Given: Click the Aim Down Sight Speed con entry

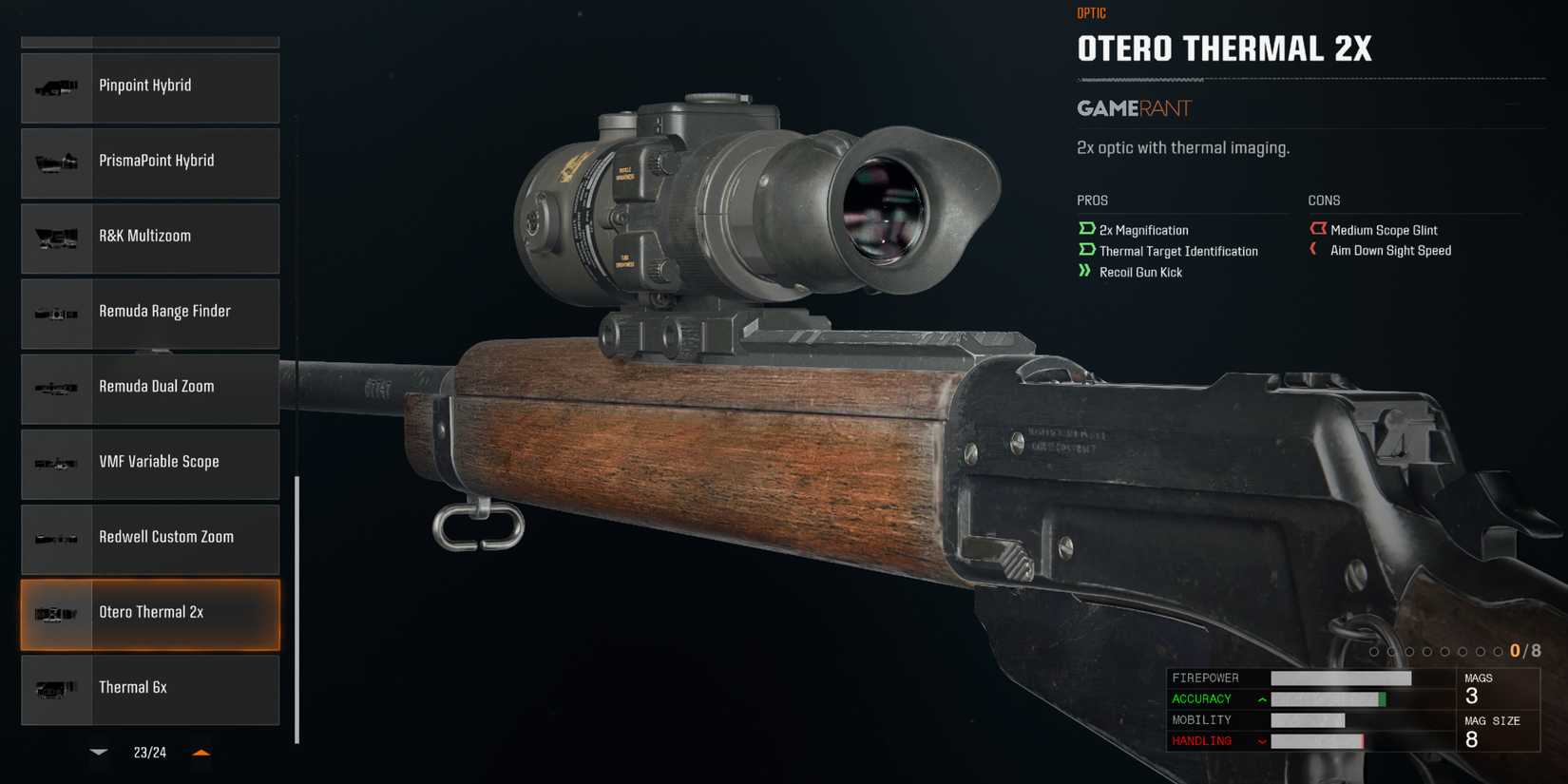Looking at the screenshot, I should 1389,250.
